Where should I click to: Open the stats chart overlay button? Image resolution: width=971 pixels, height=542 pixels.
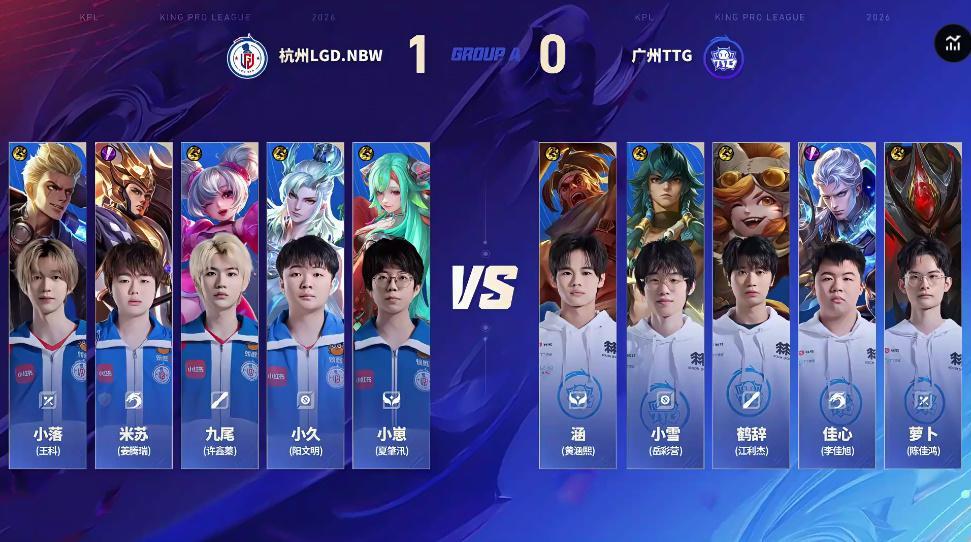pos(950,43)
